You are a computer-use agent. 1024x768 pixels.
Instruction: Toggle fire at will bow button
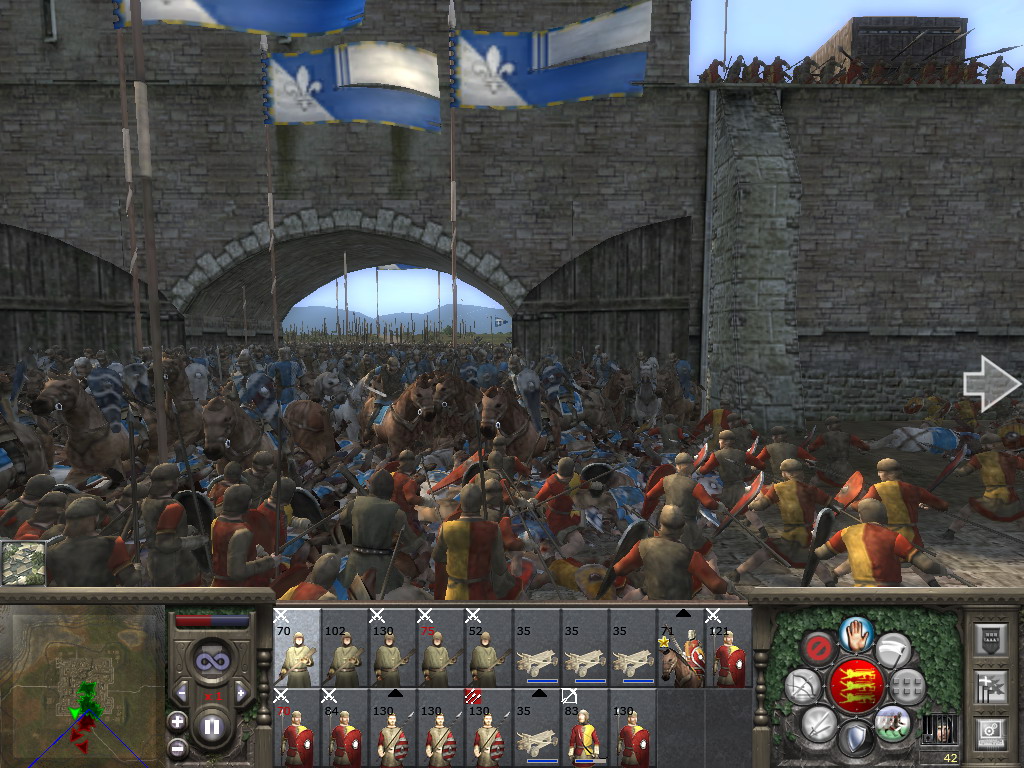pos(803,686)
